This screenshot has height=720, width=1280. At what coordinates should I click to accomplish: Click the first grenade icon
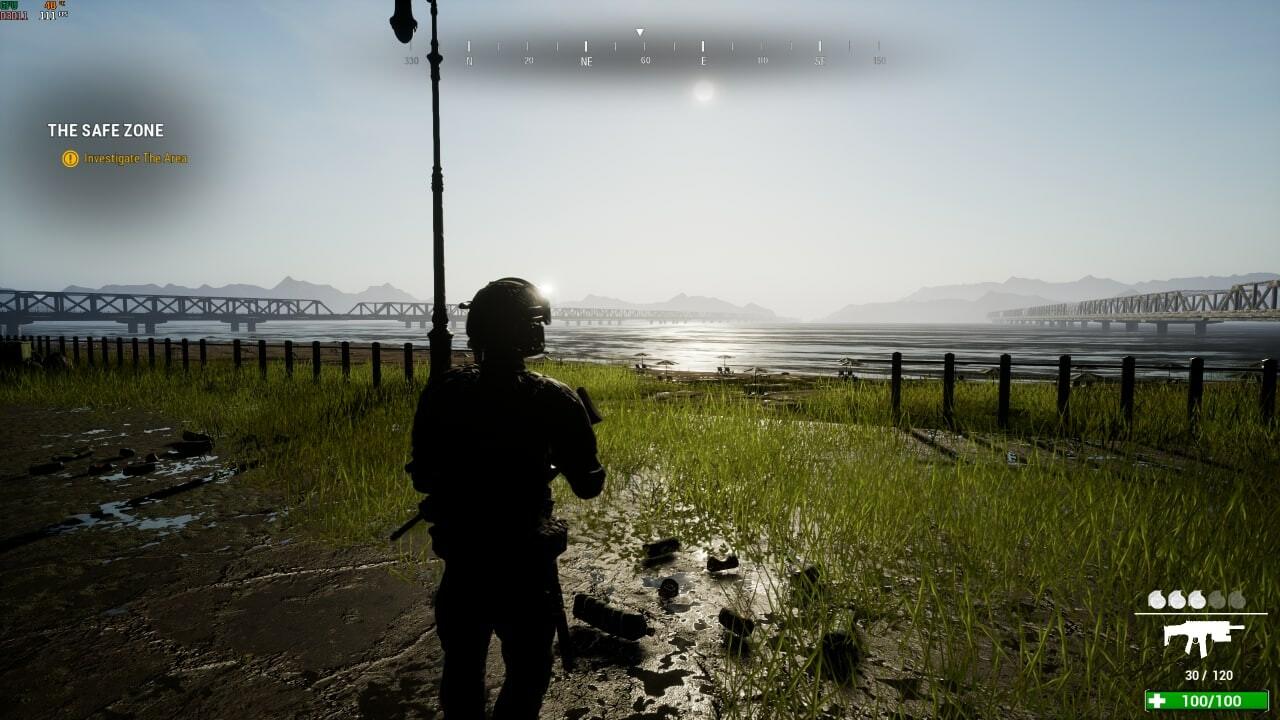(1156, 599)
